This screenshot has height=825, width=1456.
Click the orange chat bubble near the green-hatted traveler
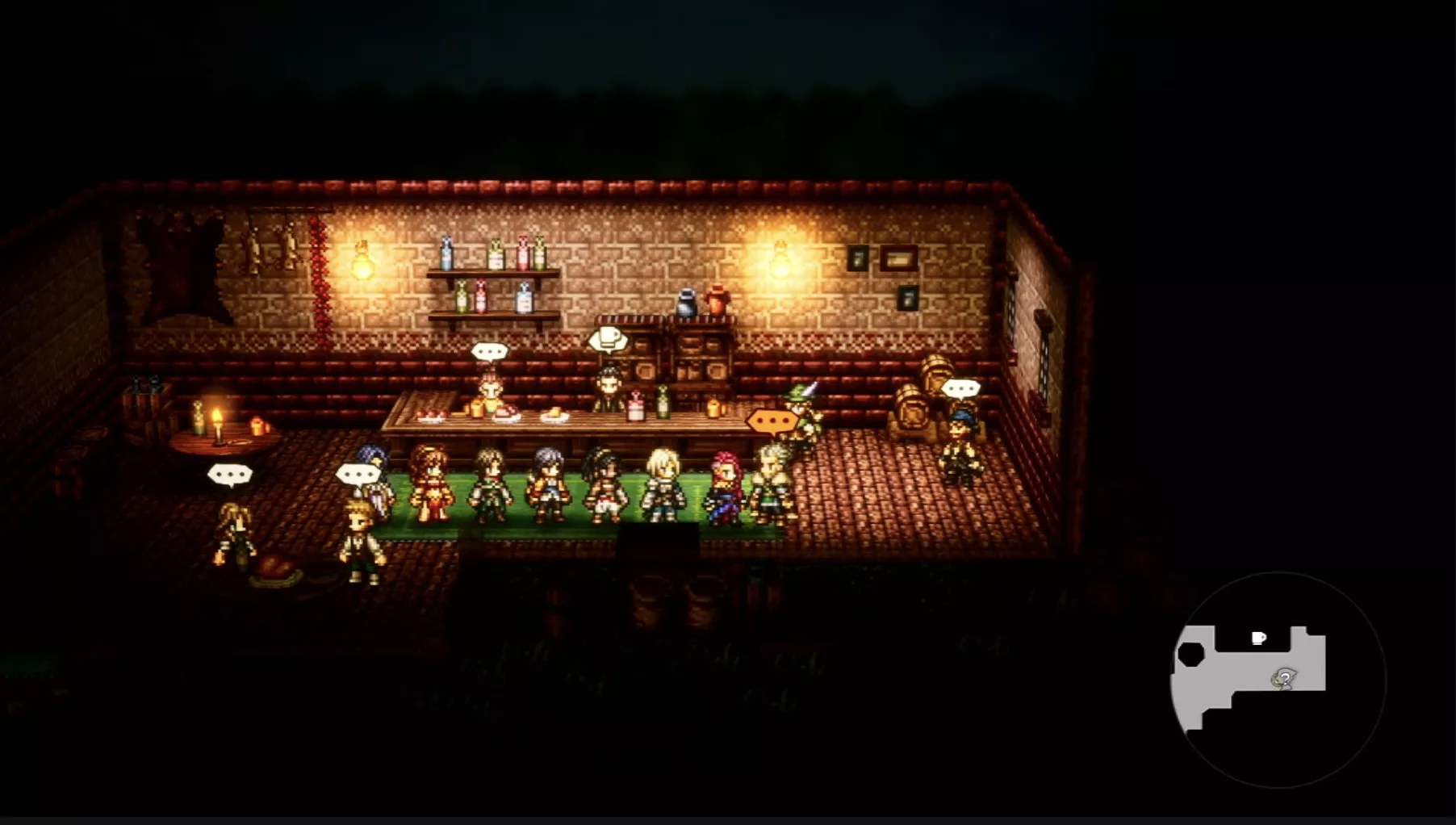[771, 421]
